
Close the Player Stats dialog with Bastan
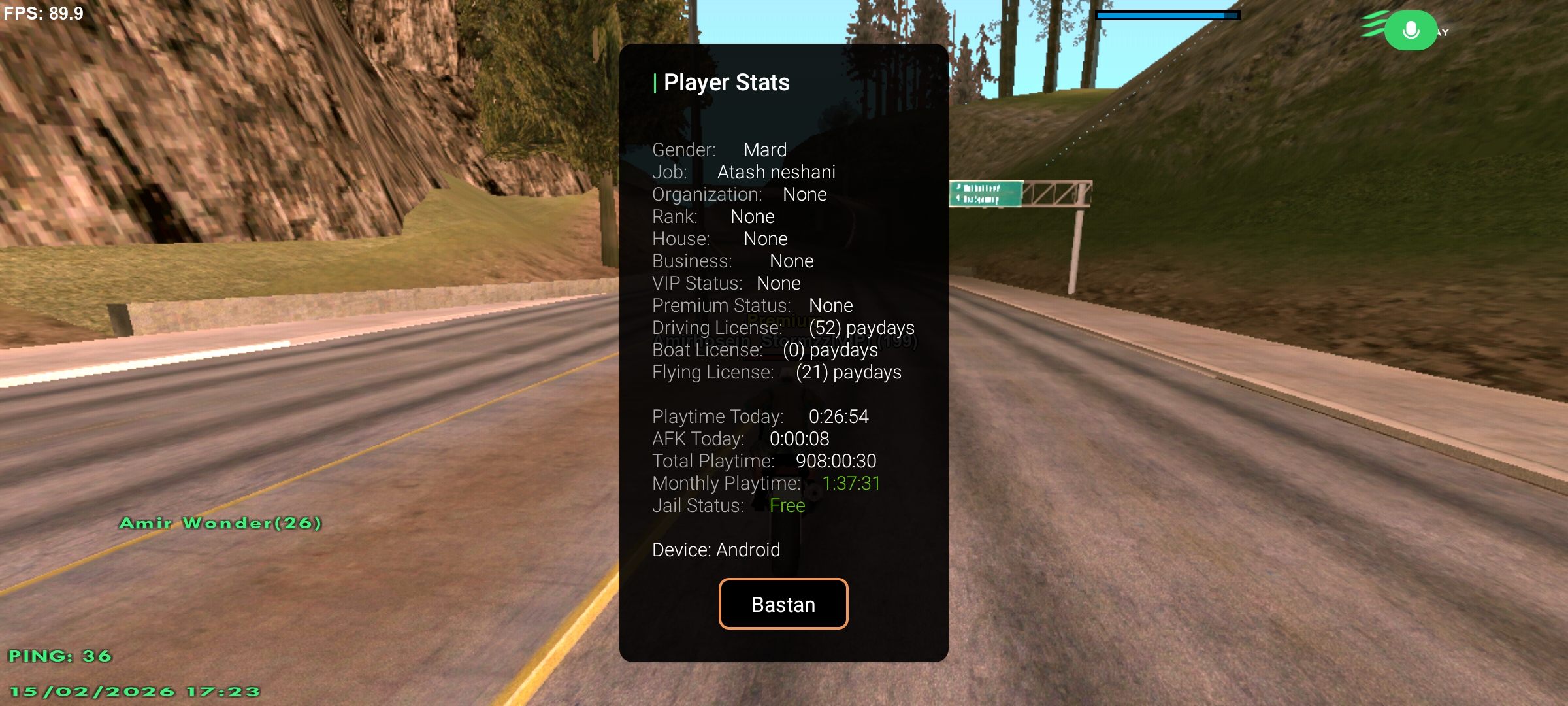[783, 604]
